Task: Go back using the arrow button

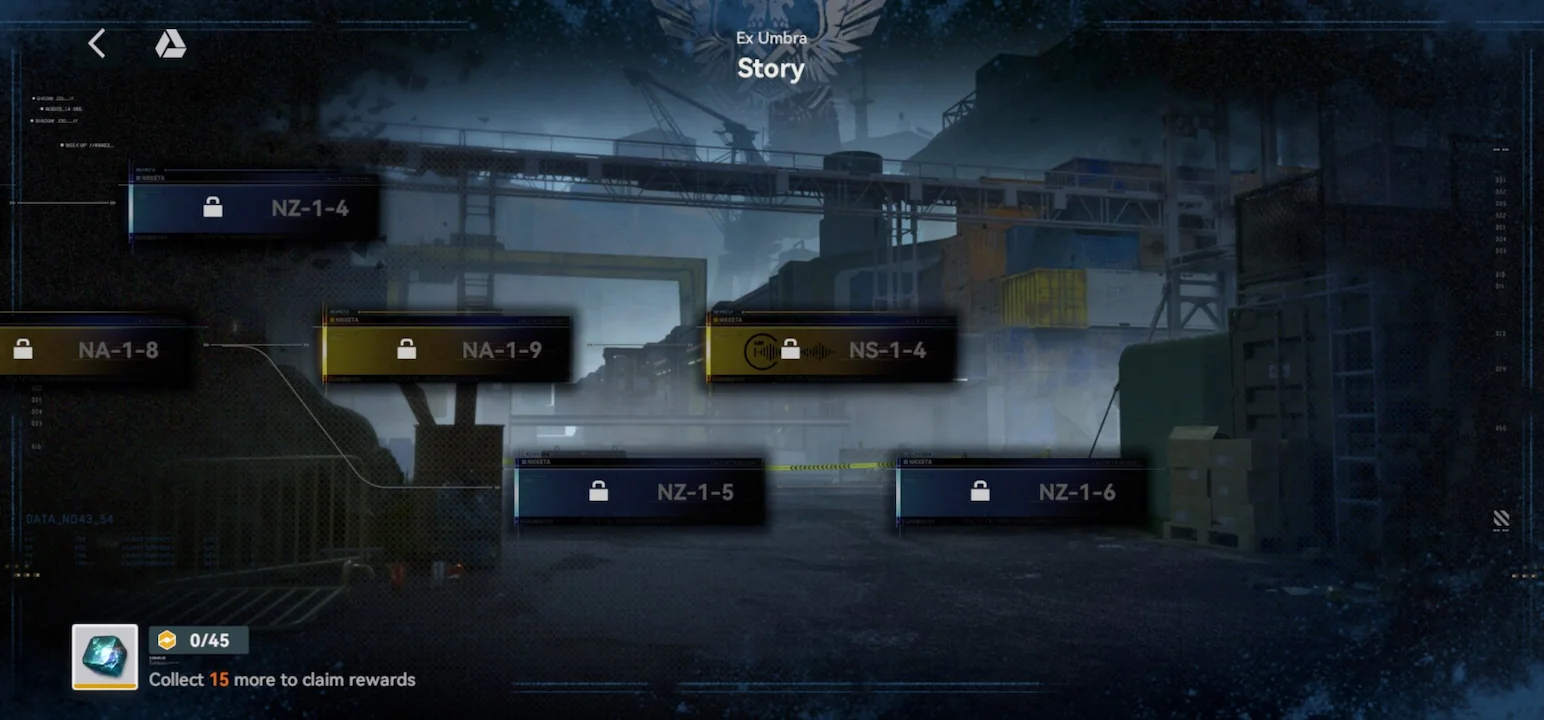Action: (x=97, y=43)
